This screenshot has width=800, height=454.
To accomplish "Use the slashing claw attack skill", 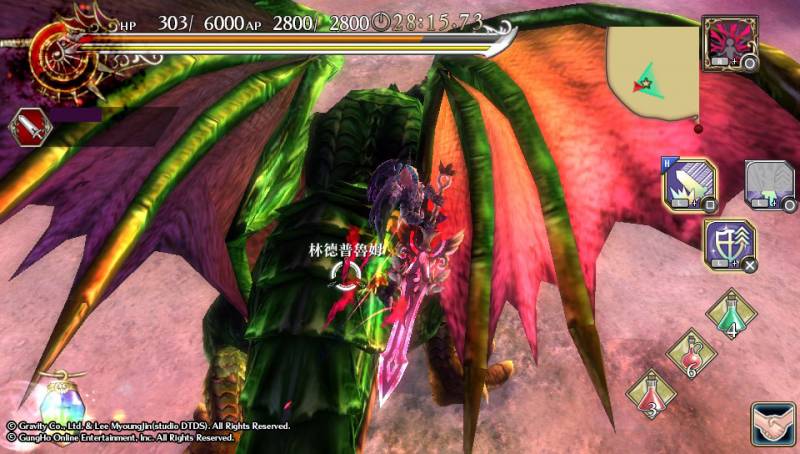I will click(x=687, y=186).
